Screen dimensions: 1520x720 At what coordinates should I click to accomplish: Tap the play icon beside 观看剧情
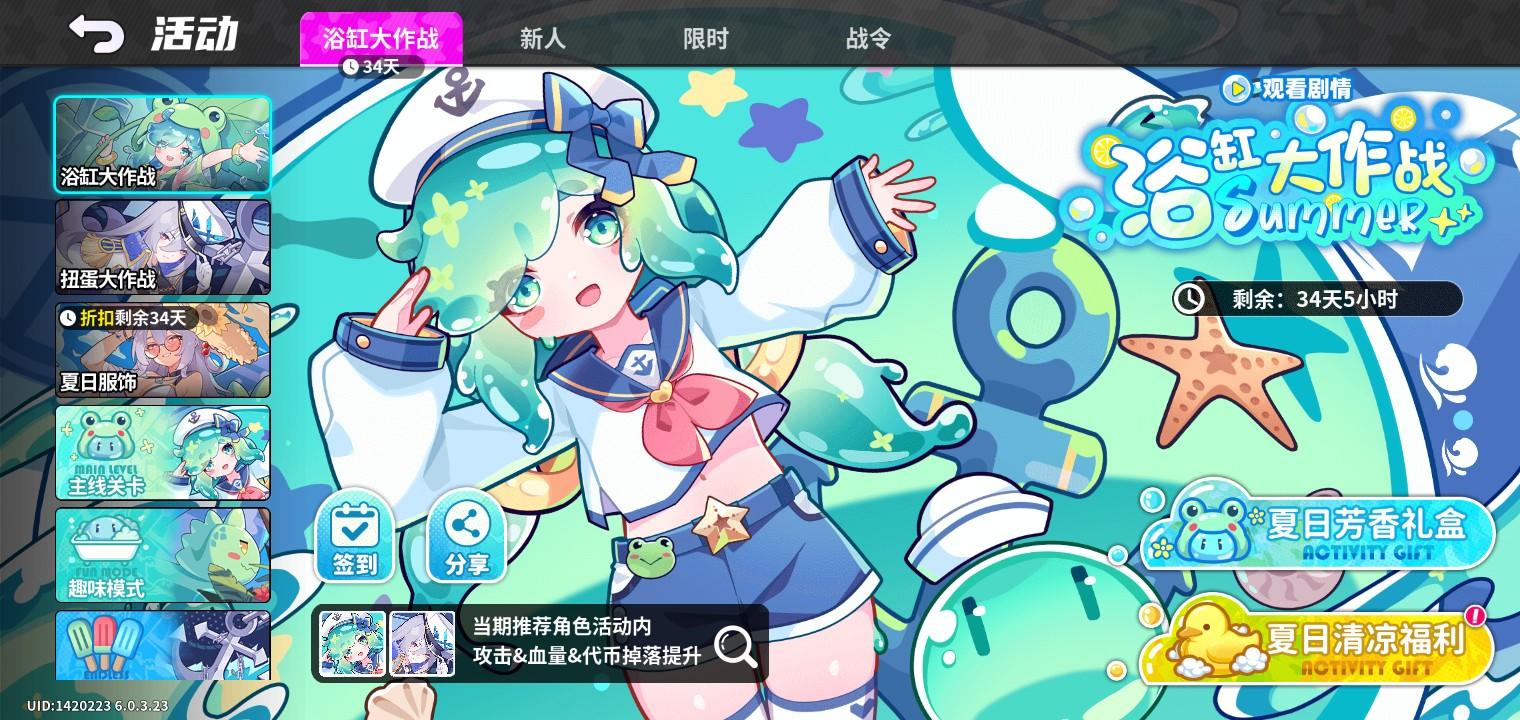1237,90
